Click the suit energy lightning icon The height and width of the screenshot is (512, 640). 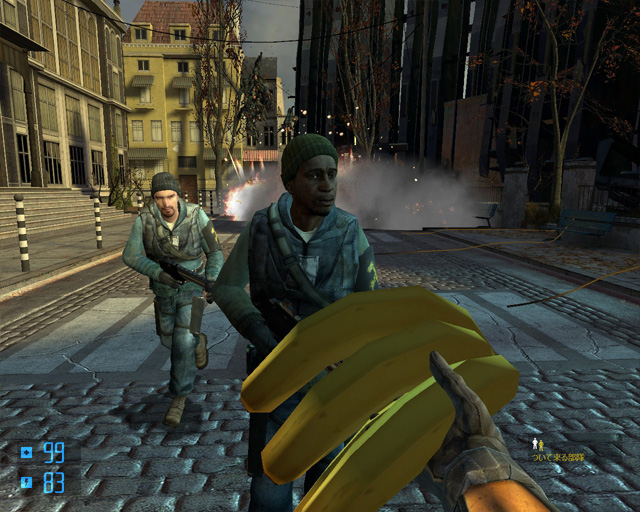click(26, 483)
